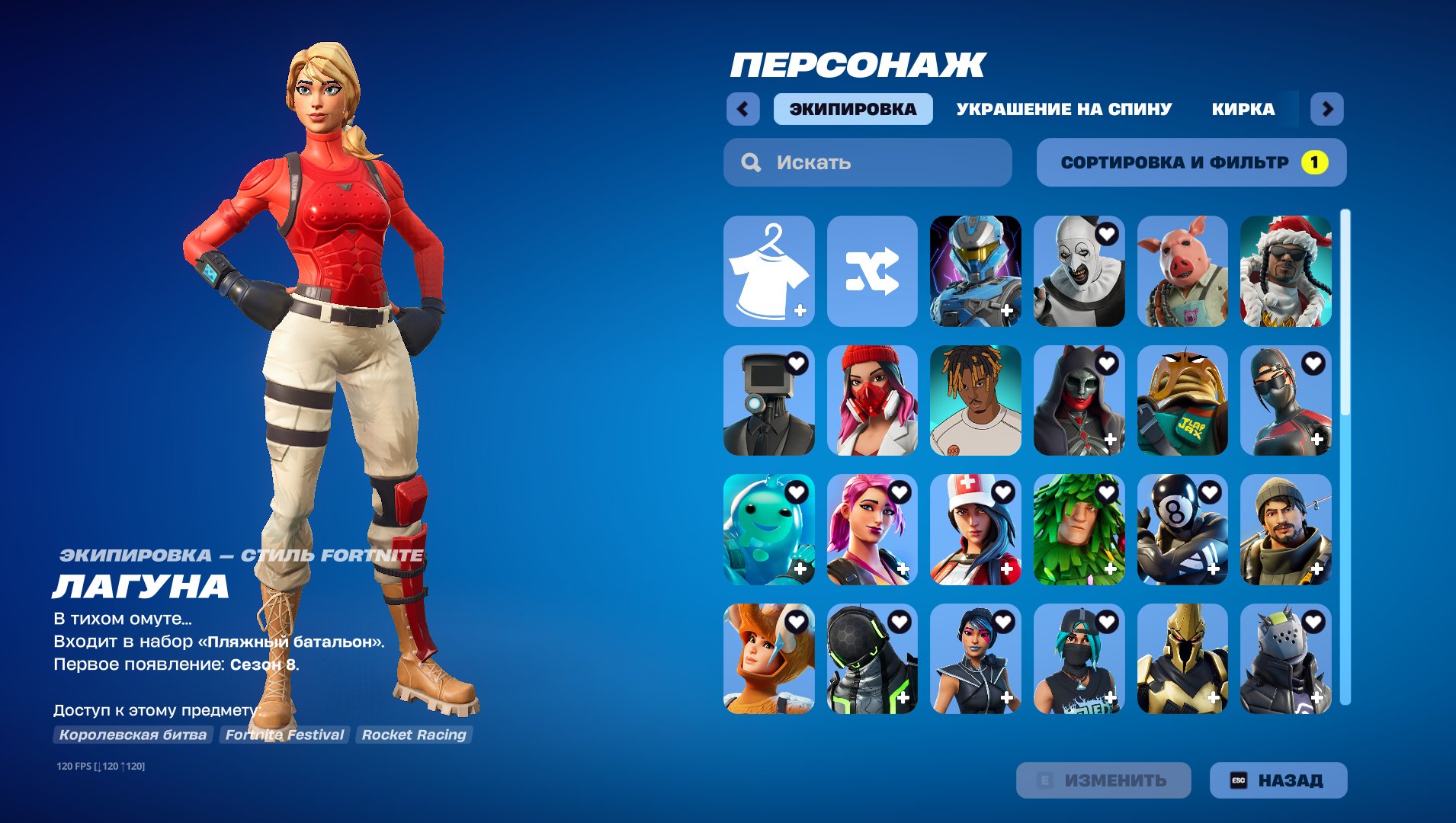Switch to the КИРКА tab
1456x823 pixels.
[1244, 108]
